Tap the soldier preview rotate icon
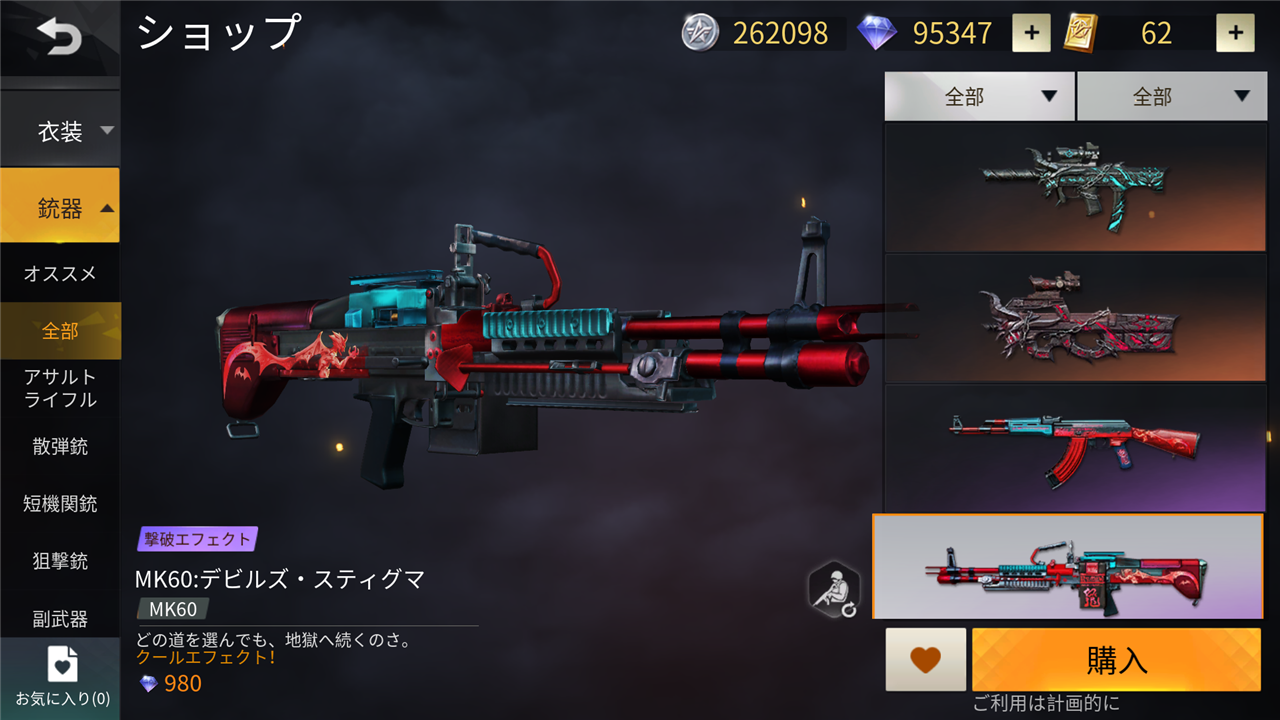 pyautogui.click(x=834, y=590)
